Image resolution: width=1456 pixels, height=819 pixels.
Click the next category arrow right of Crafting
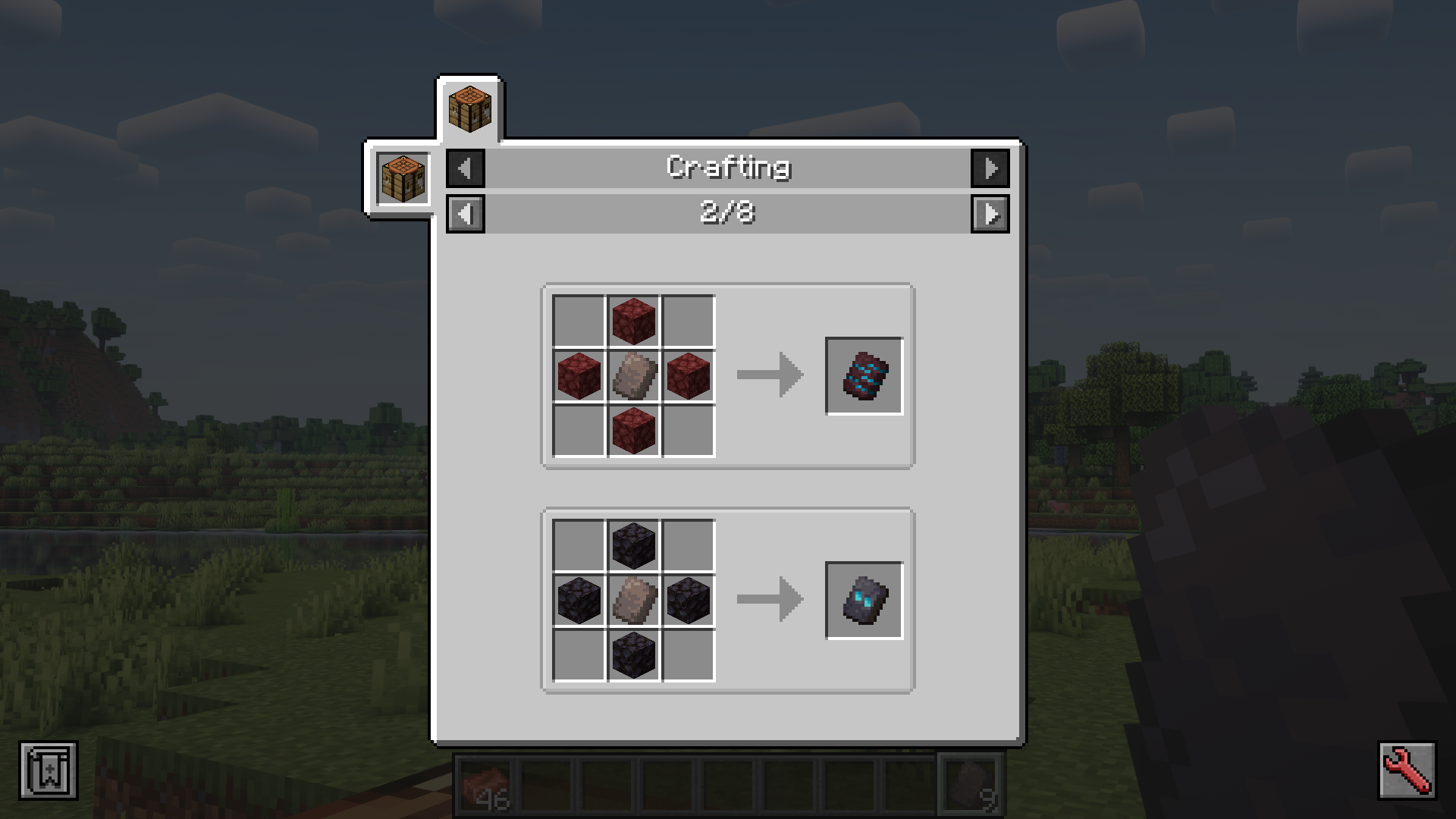(992, 168)
